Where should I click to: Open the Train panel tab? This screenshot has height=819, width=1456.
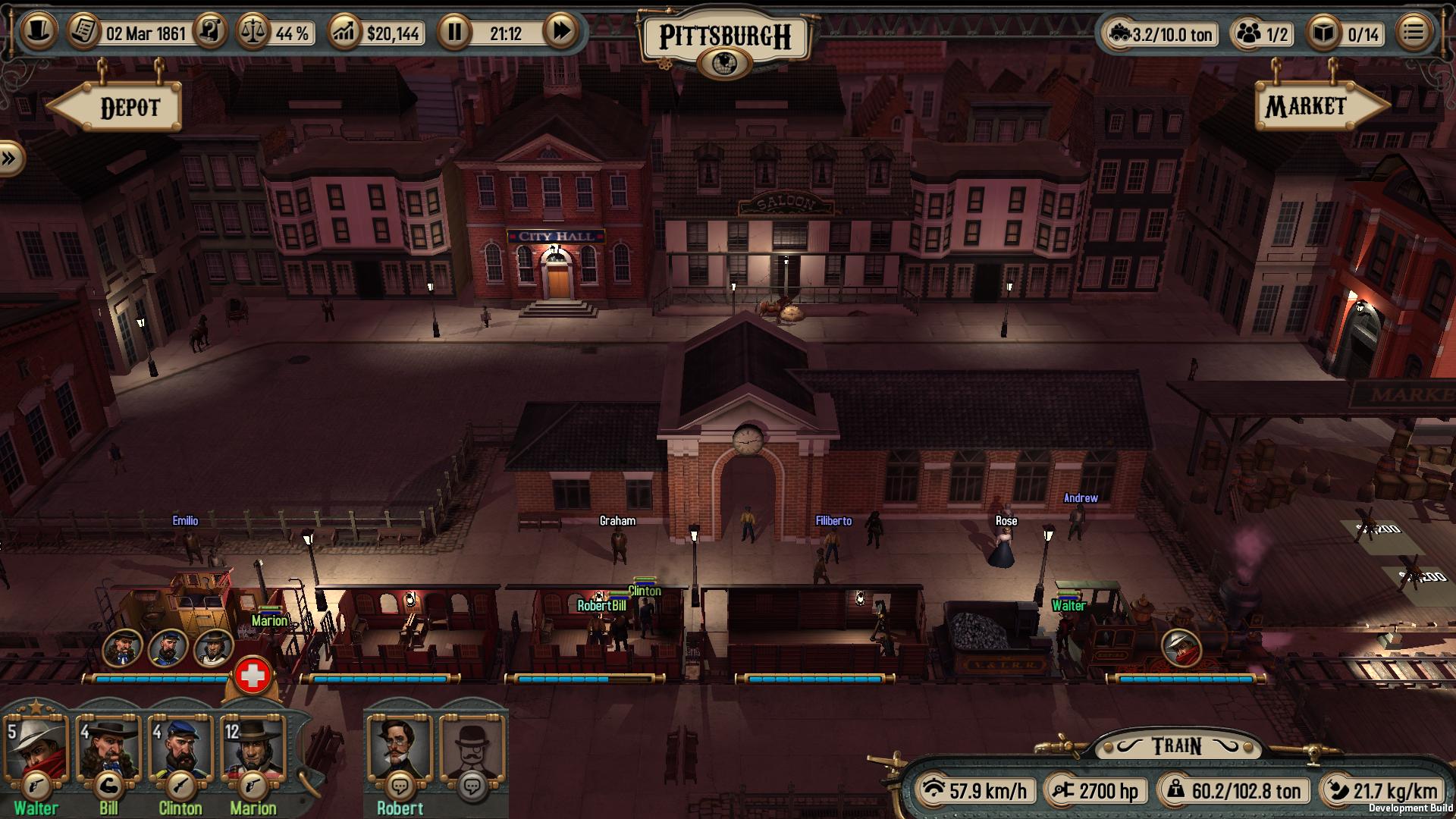1176,746
